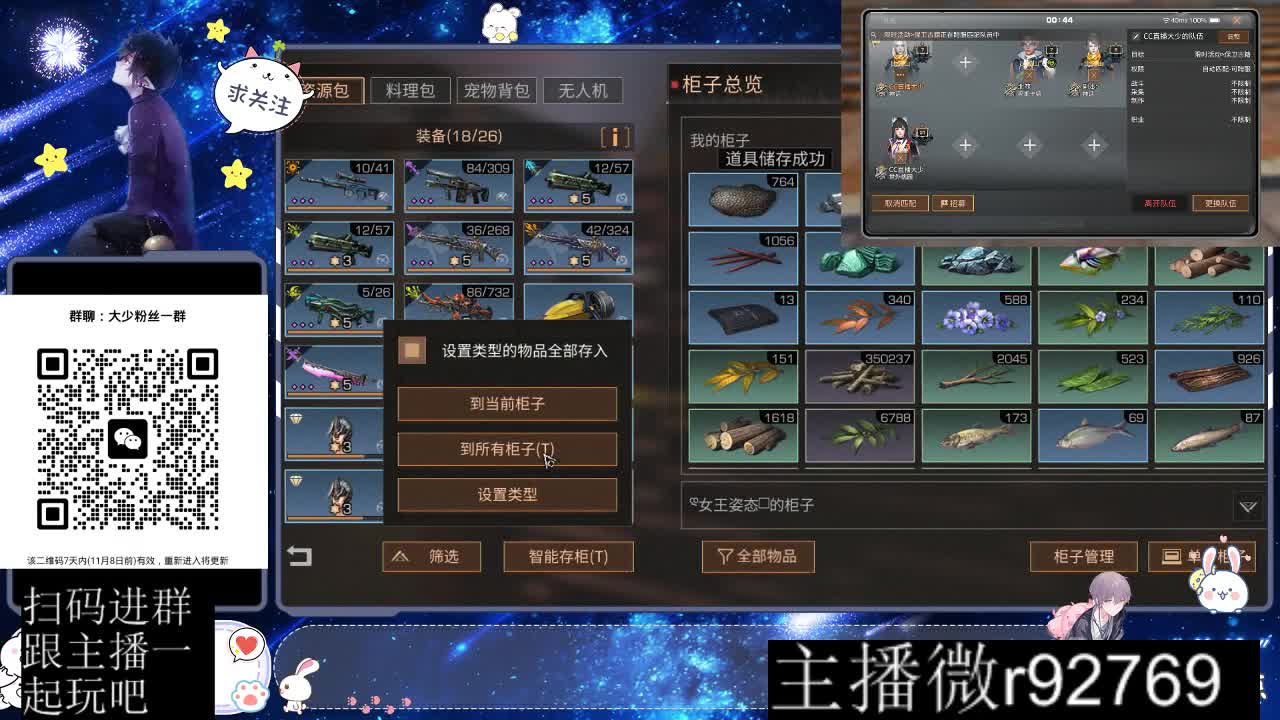Open the equipment info [i] icon above the weapon grid
This screenshot has width=1280, height=720.
tap(617, 137)
